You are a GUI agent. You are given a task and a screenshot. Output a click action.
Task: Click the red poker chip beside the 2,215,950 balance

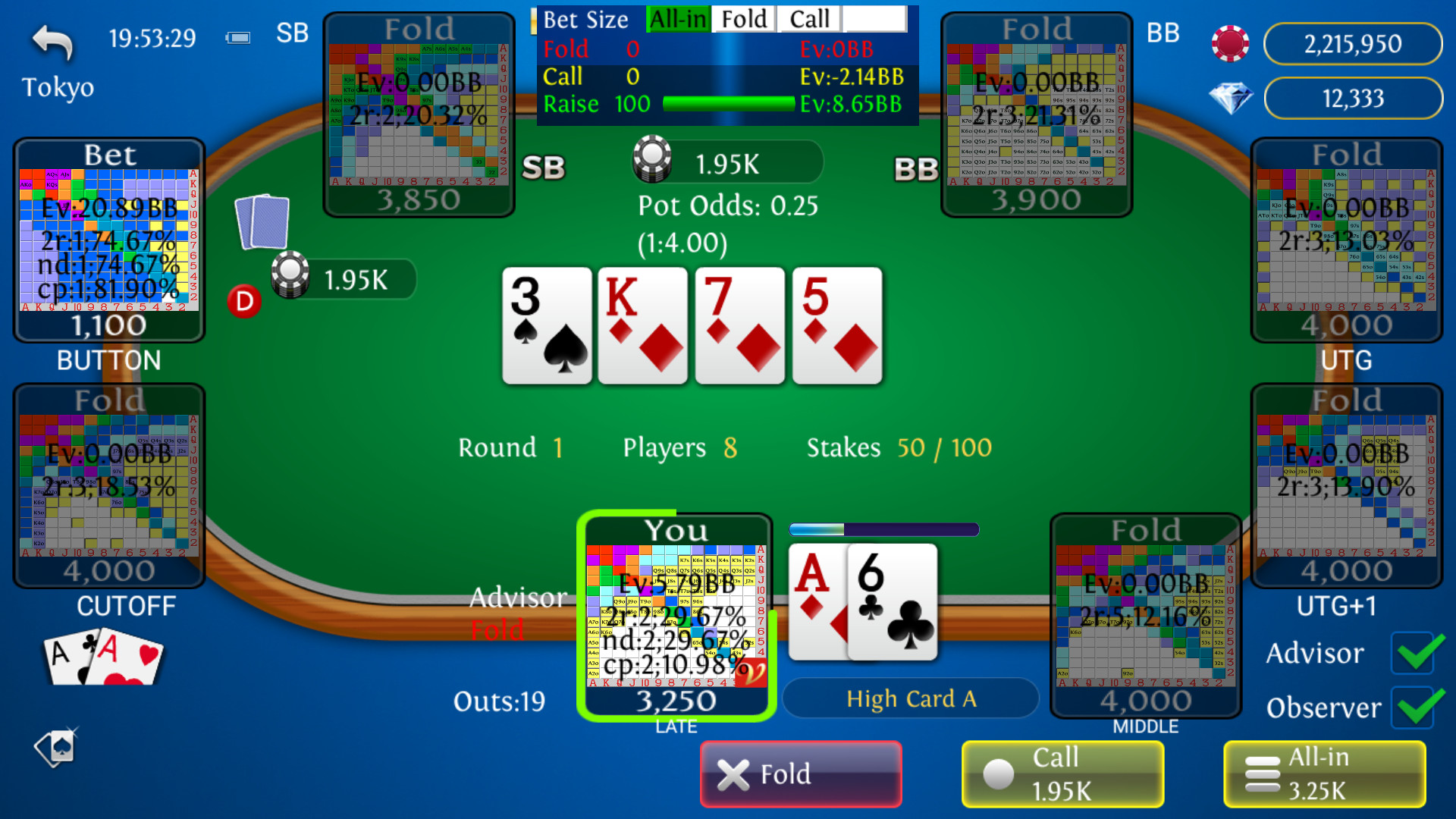pyautogui.click(x=1230, y=43)
